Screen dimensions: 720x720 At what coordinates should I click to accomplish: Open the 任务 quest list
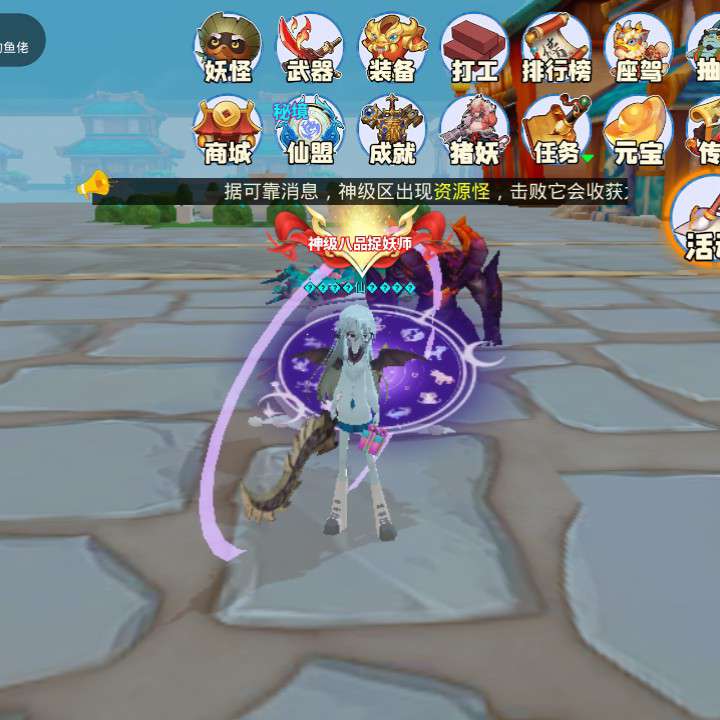(556, 130)
